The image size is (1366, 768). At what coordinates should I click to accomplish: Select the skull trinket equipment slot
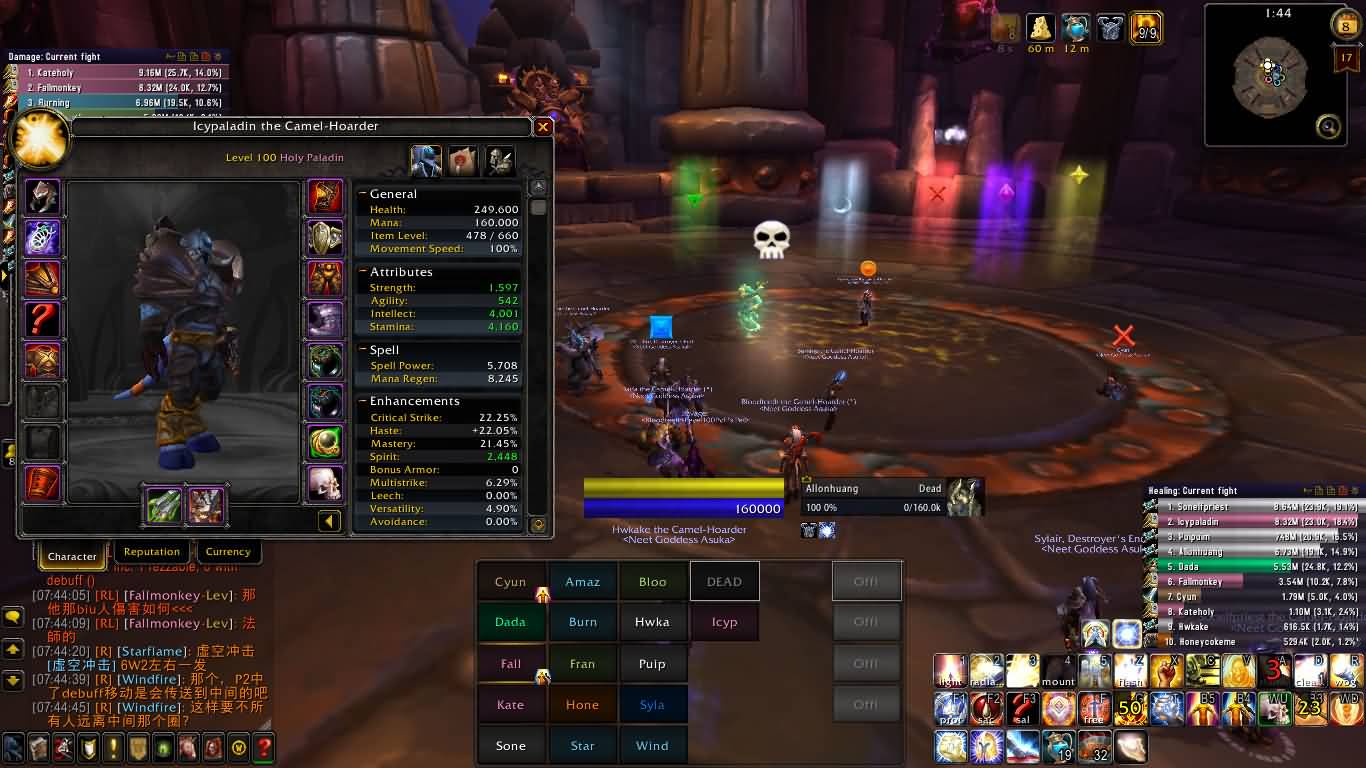(x=325, y=483)
